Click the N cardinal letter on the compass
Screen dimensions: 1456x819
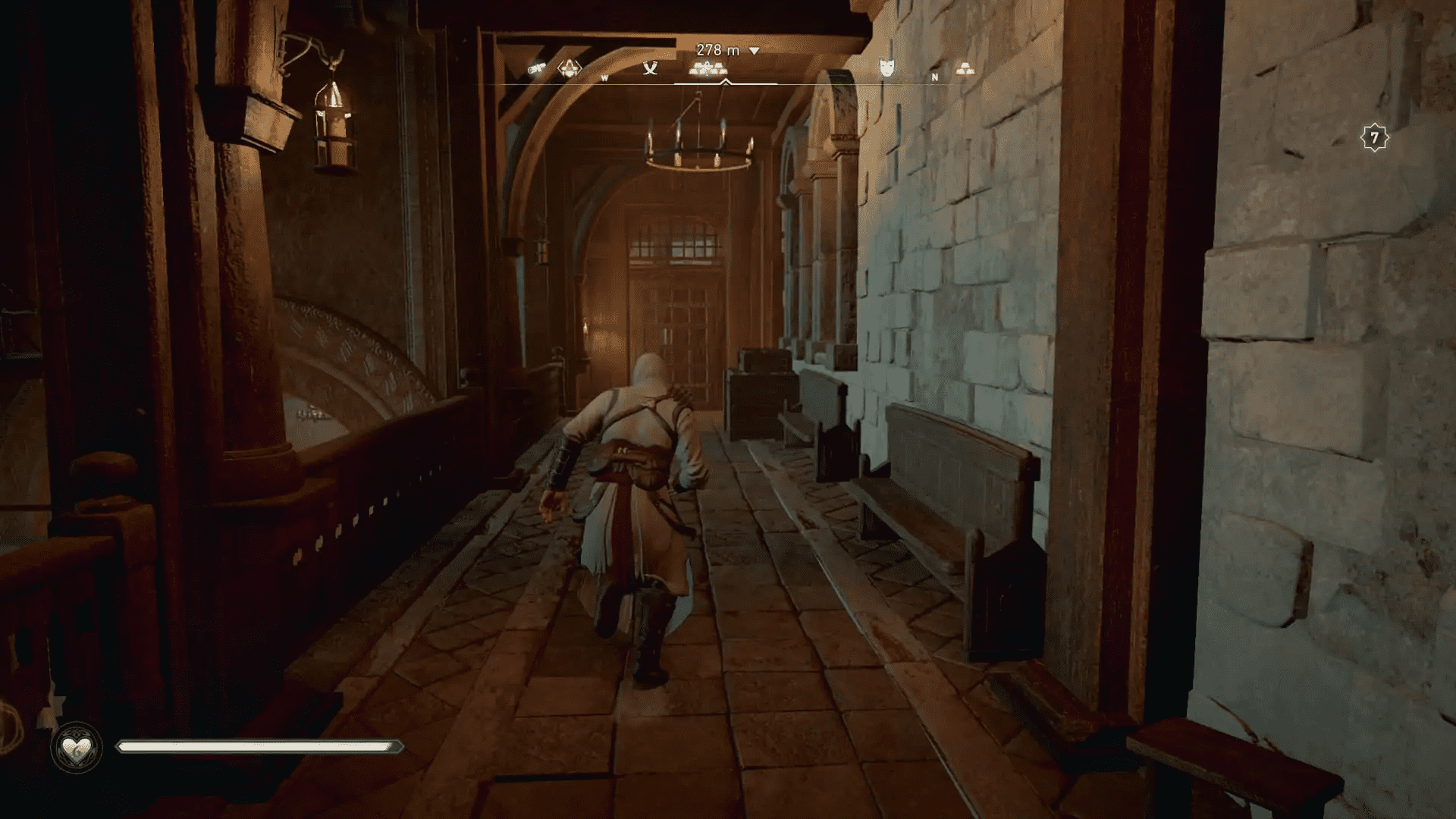point(934,77)
